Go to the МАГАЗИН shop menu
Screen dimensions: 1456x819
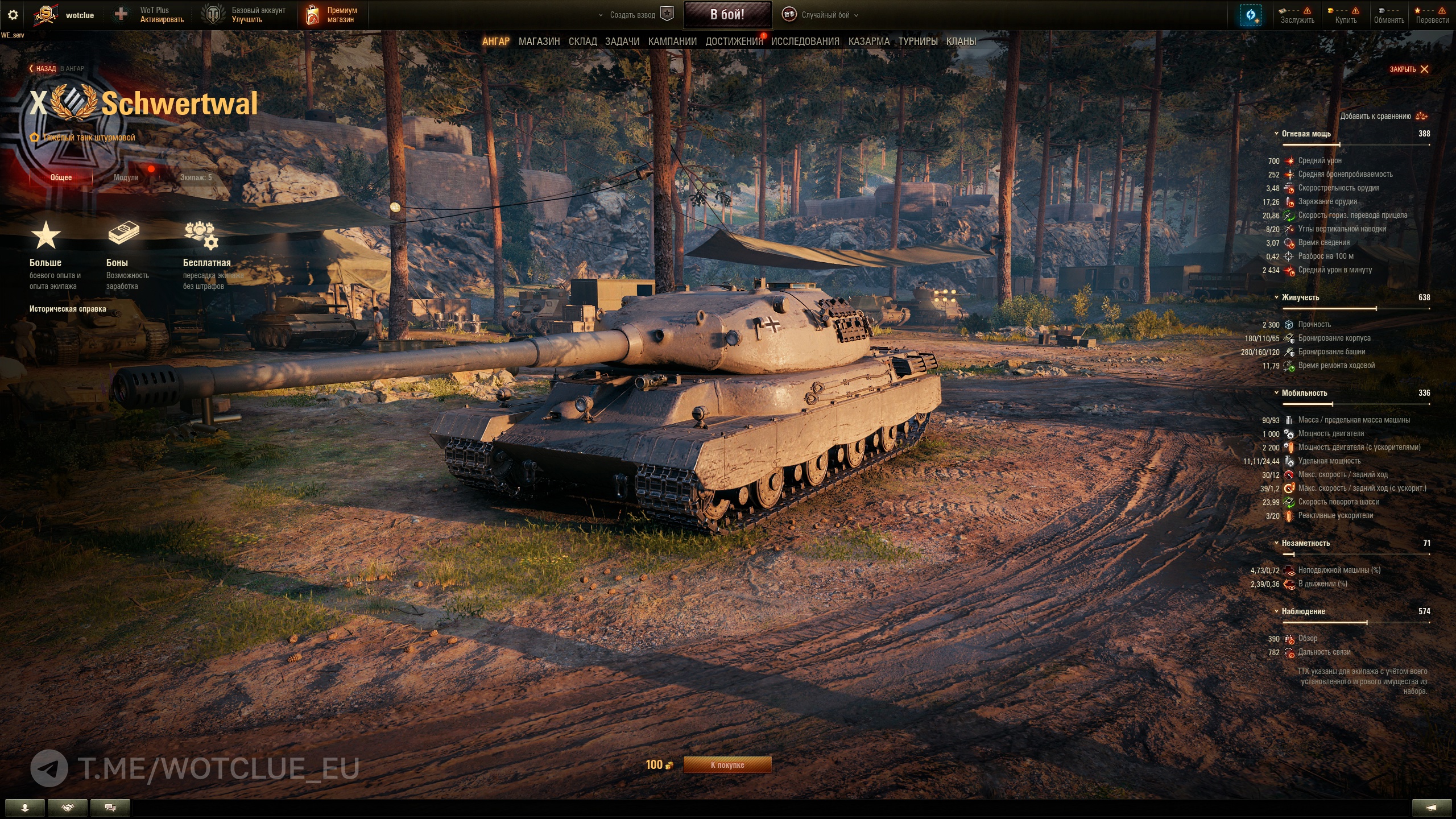(539, 42)
